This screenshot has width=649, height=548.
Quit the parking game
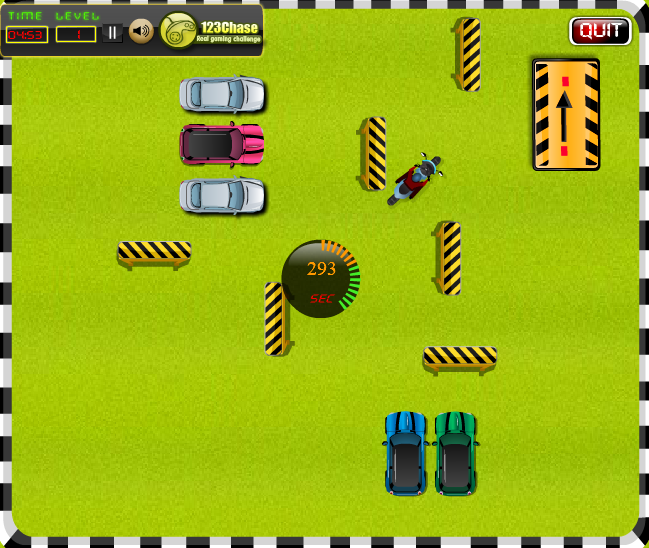point(600,31)
